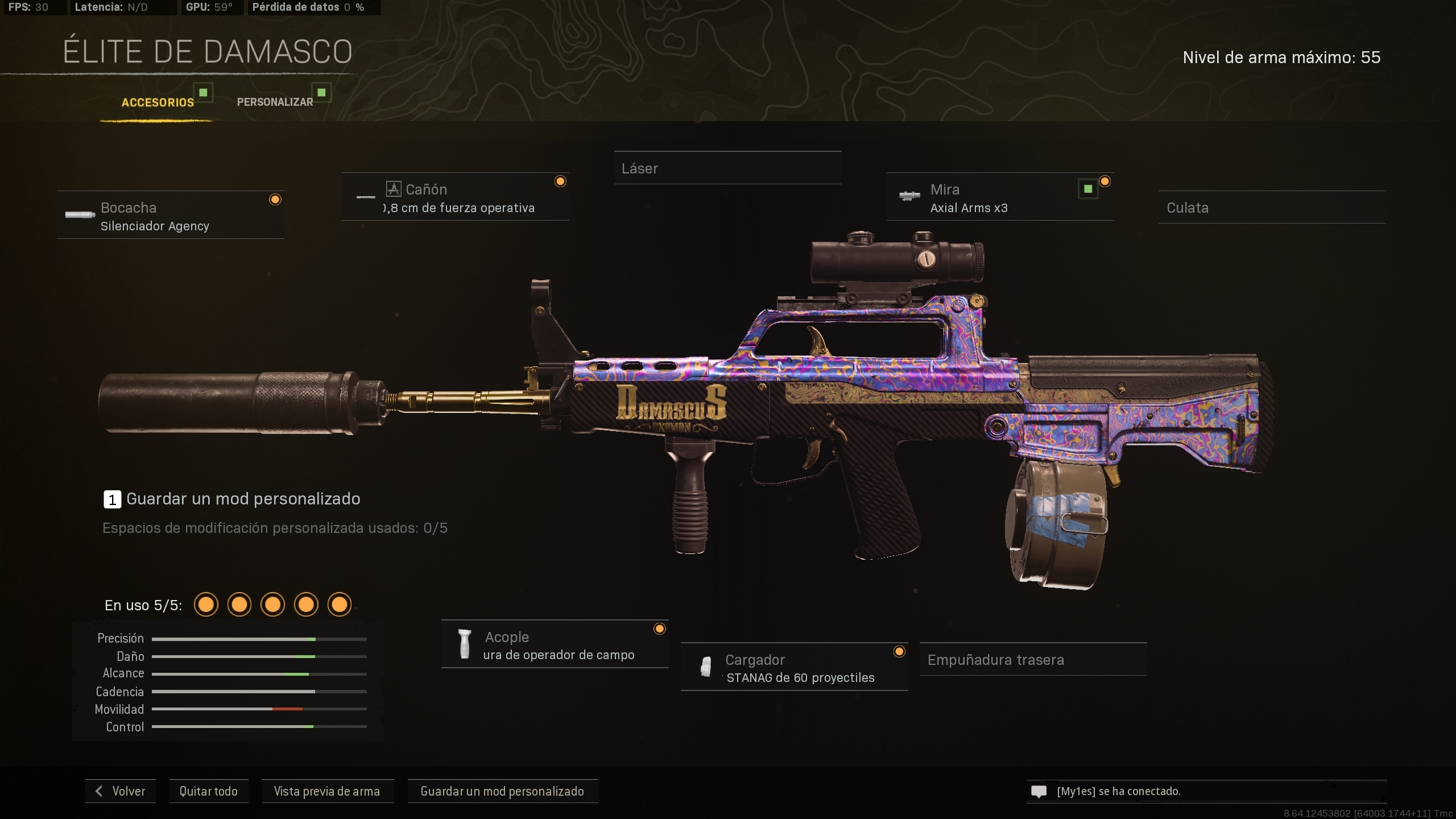
Task: Switch to the PERSONALIZAR tab
Action: tap(275, 101)
